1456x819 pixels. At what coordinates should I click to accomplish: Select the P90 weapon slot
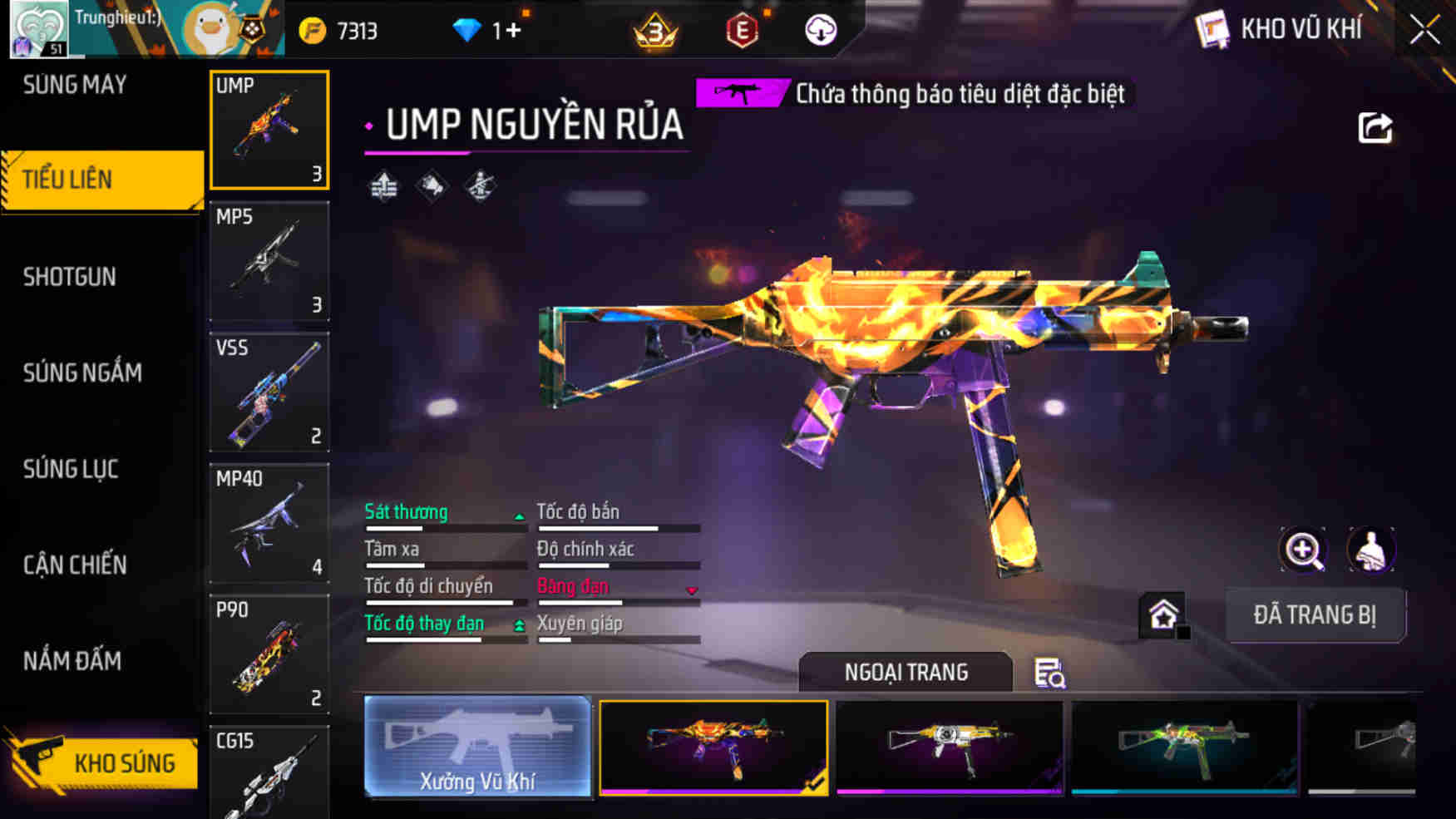269,654
